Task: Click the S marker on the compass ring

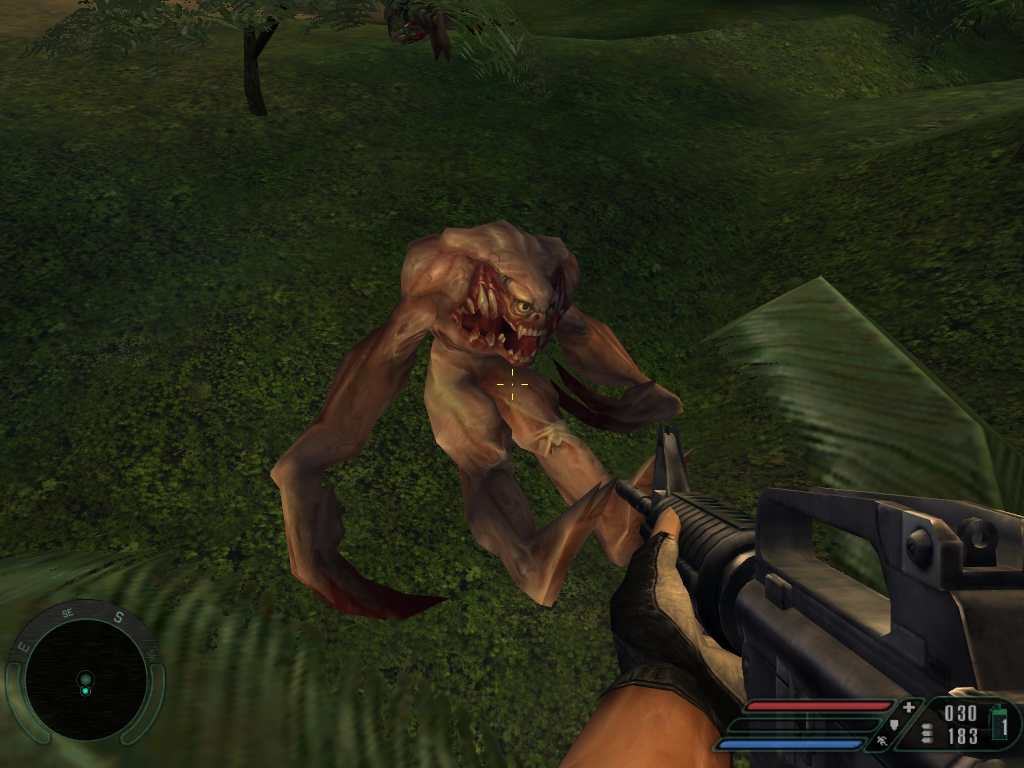Action: [118, 617]
